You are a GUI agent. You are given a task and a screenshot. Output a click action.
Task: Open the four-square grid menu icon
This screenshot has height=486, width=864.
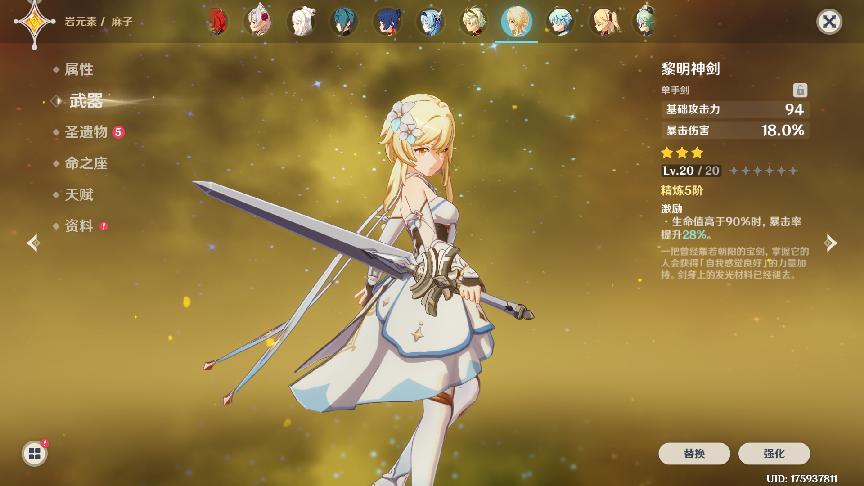point(35,453)
